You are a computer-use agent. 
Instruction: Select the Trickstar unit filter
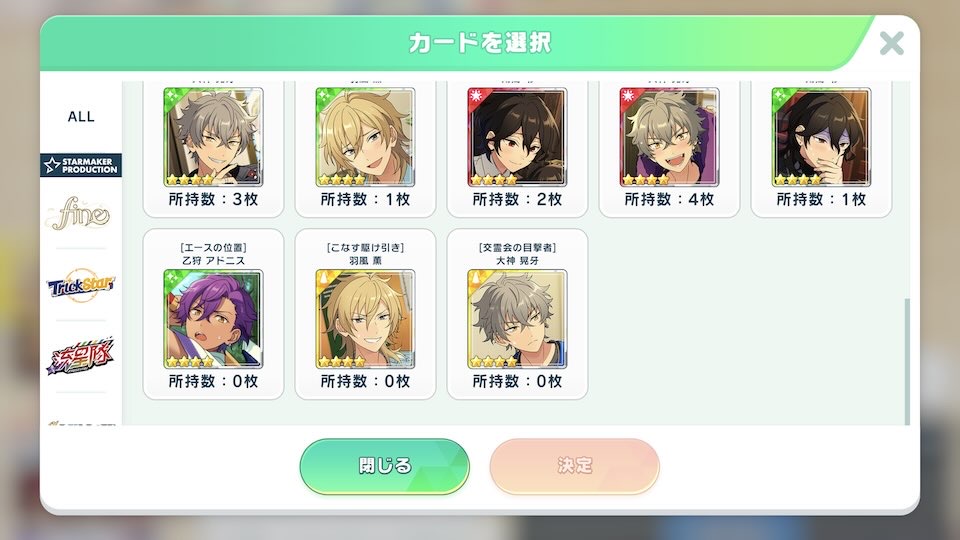tap(81, 286)
